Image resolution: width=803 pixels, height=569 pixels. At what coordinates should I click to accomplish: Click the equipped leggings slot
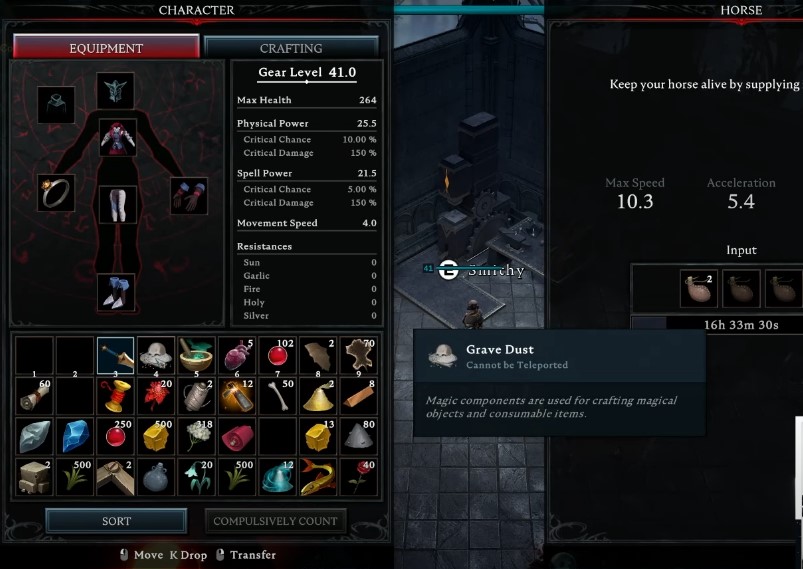click(117, 203)
